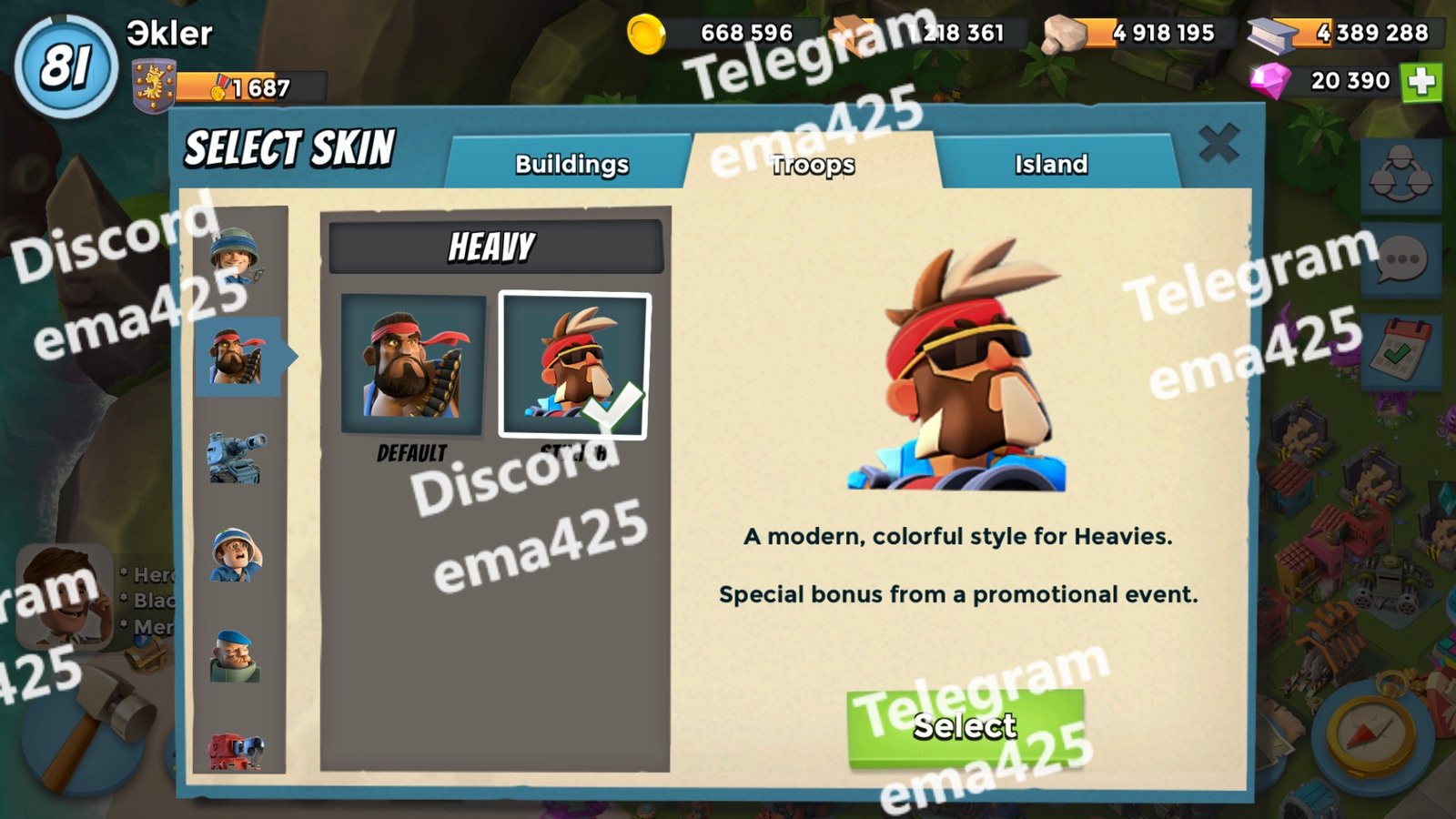Select the Rifleman troop in the sidebar
Screen dimensions: 1456x819
pos(235,255)
